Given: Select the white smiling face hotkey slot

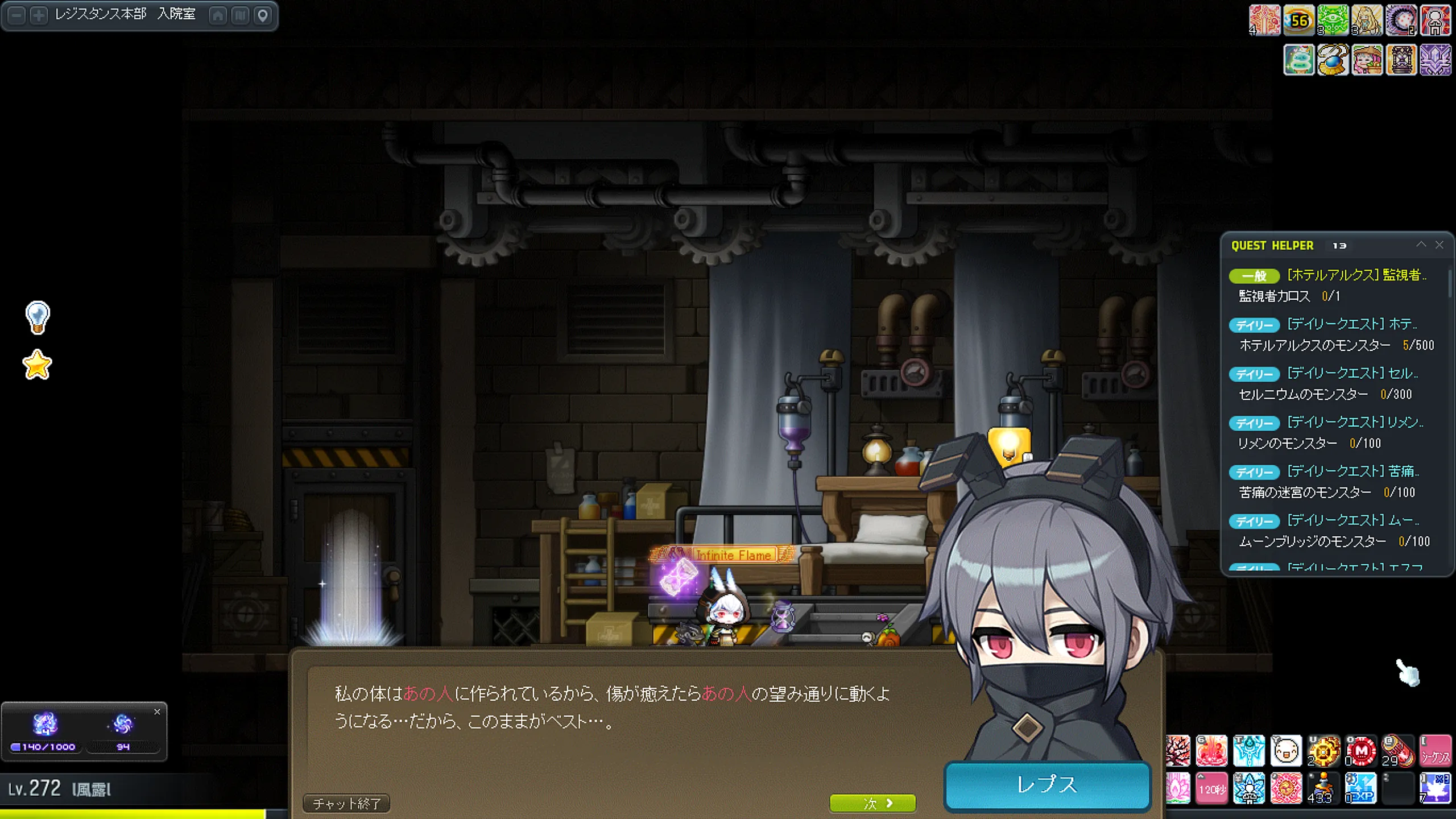Looking at the screenshot, I should [1286, 751].
